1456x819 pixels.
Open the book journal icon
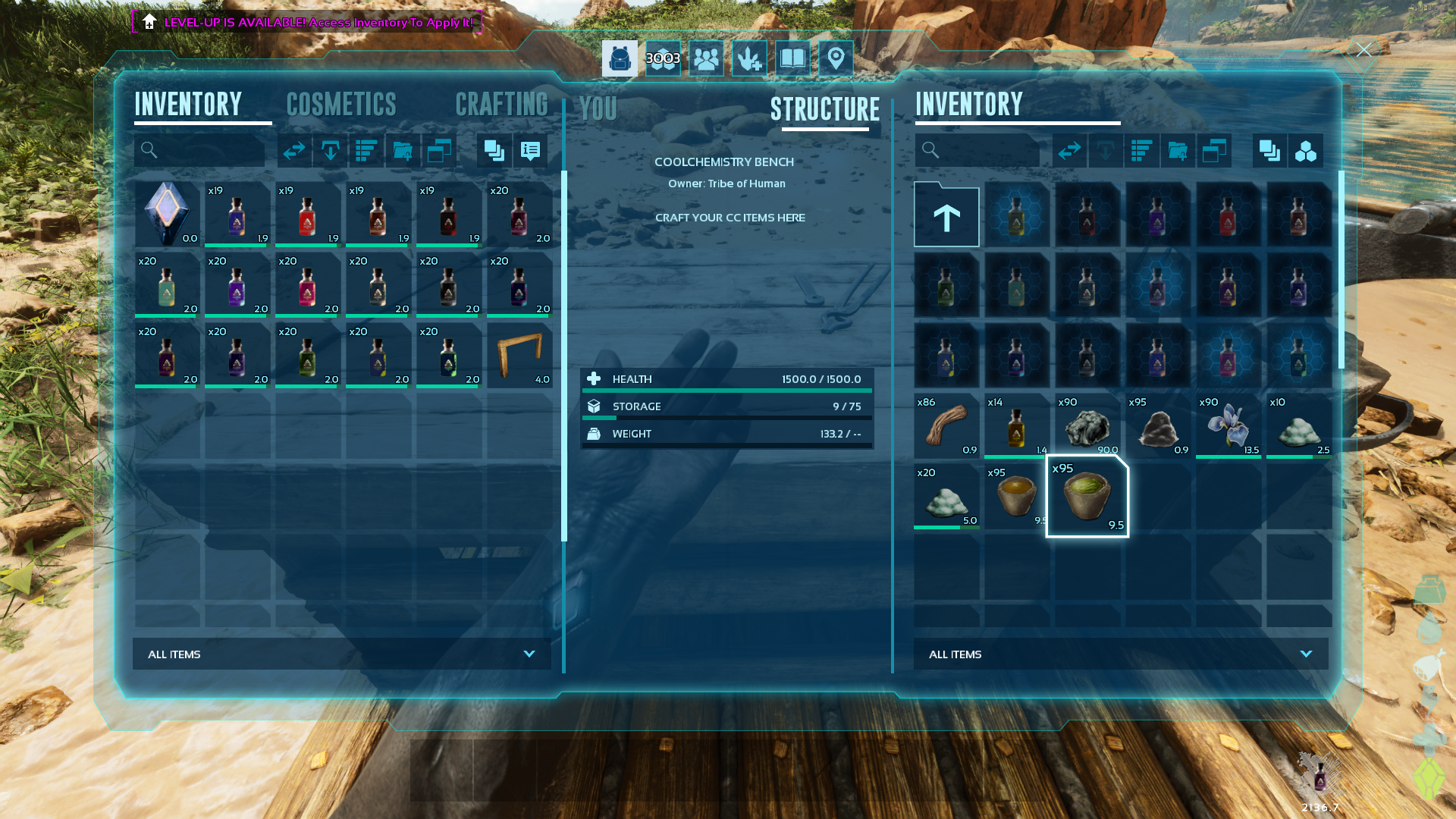click(792, 58)
